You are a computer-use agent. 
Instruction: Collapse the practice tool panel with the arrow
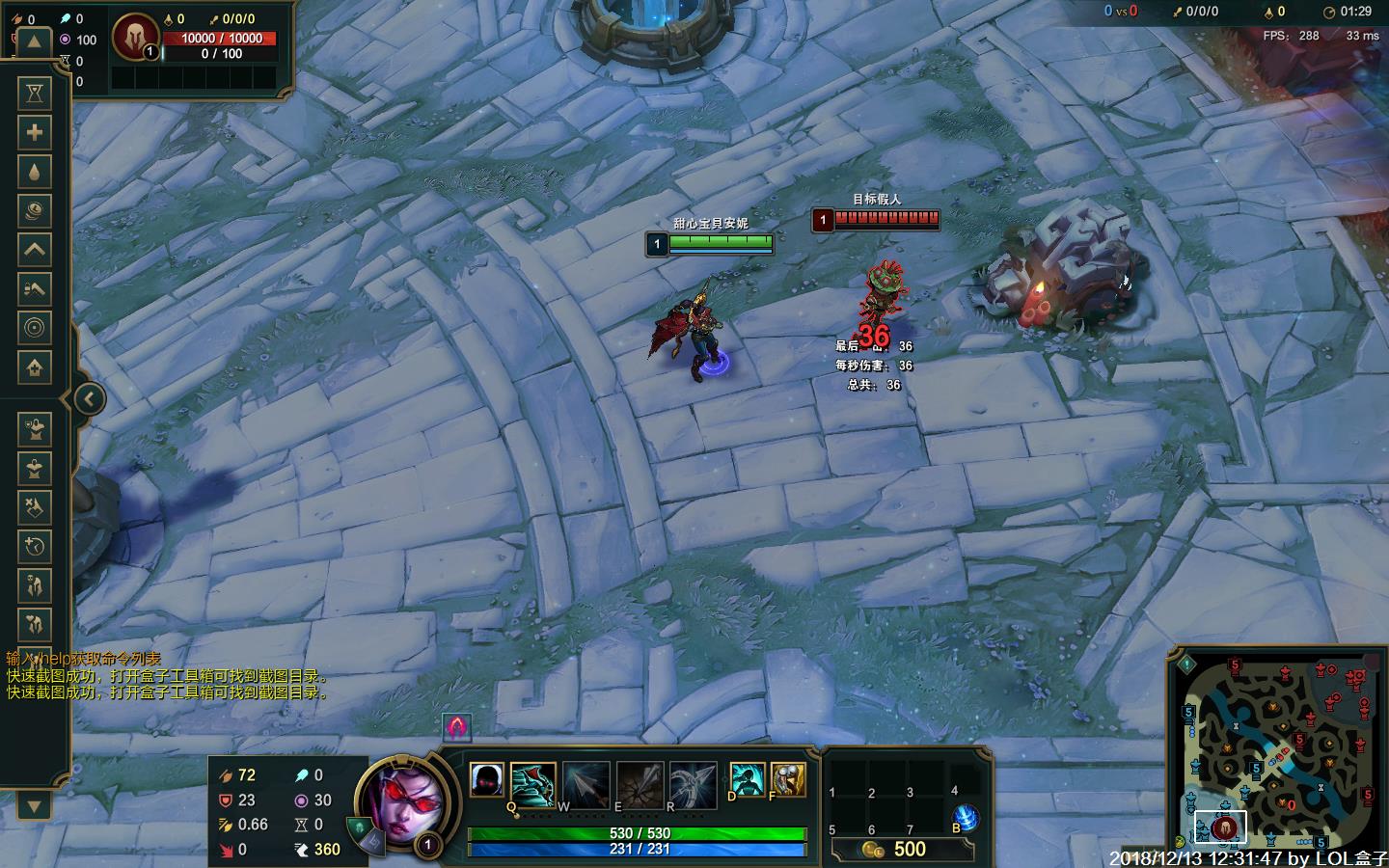(x=89, y=398)
